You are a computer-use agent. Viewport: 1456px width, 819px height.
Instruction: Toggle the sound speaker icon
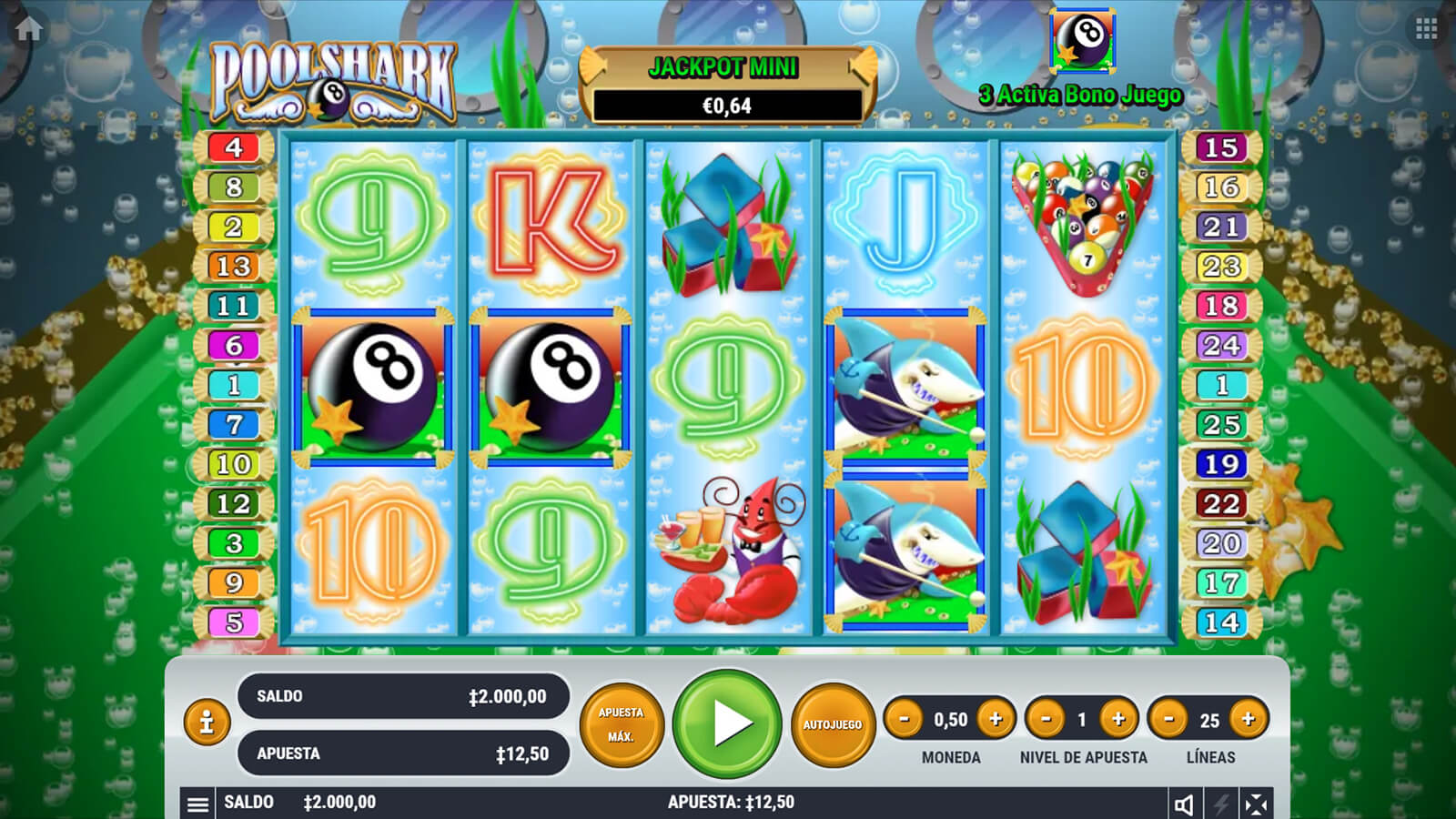pos(1184,804)
